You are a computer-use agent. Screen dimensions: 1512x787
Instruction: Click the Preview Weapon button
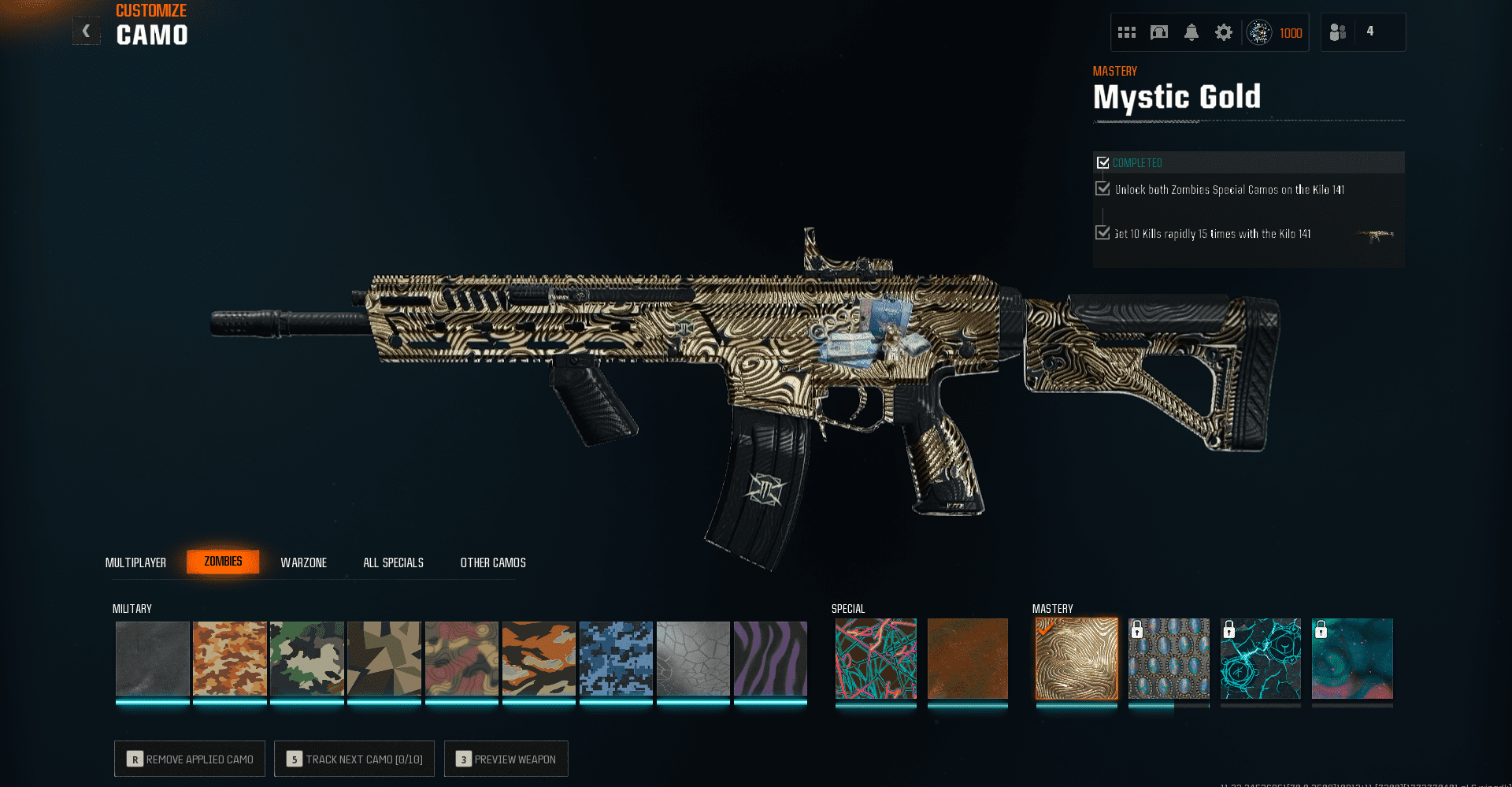pos(506,759)
